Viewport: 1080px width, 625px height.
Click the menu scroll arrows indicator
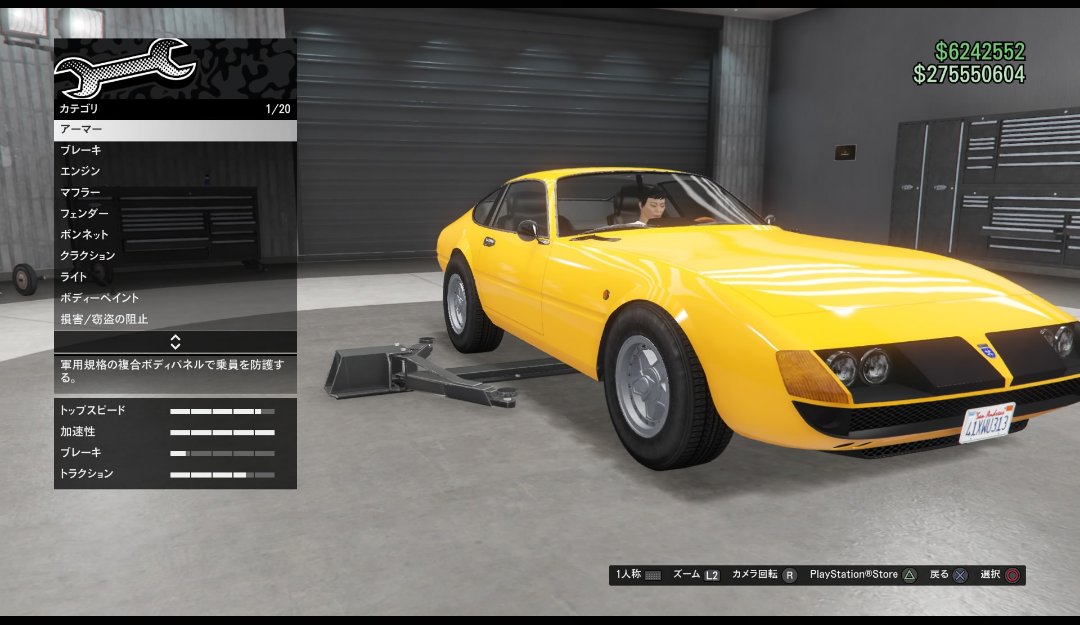tap(175, 341)
